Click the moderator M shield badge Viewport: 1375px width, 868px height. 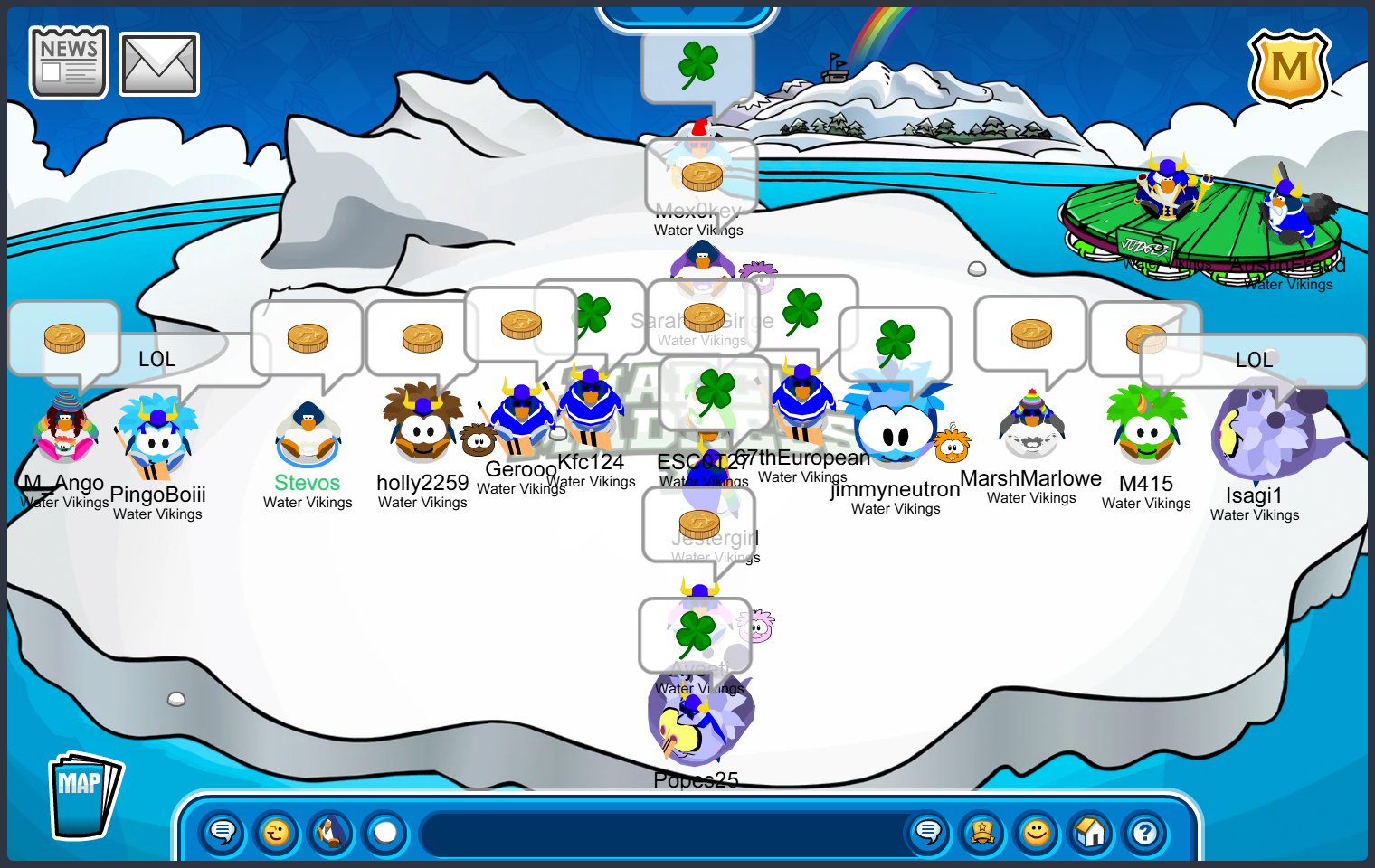click(x=1289, y=69)
